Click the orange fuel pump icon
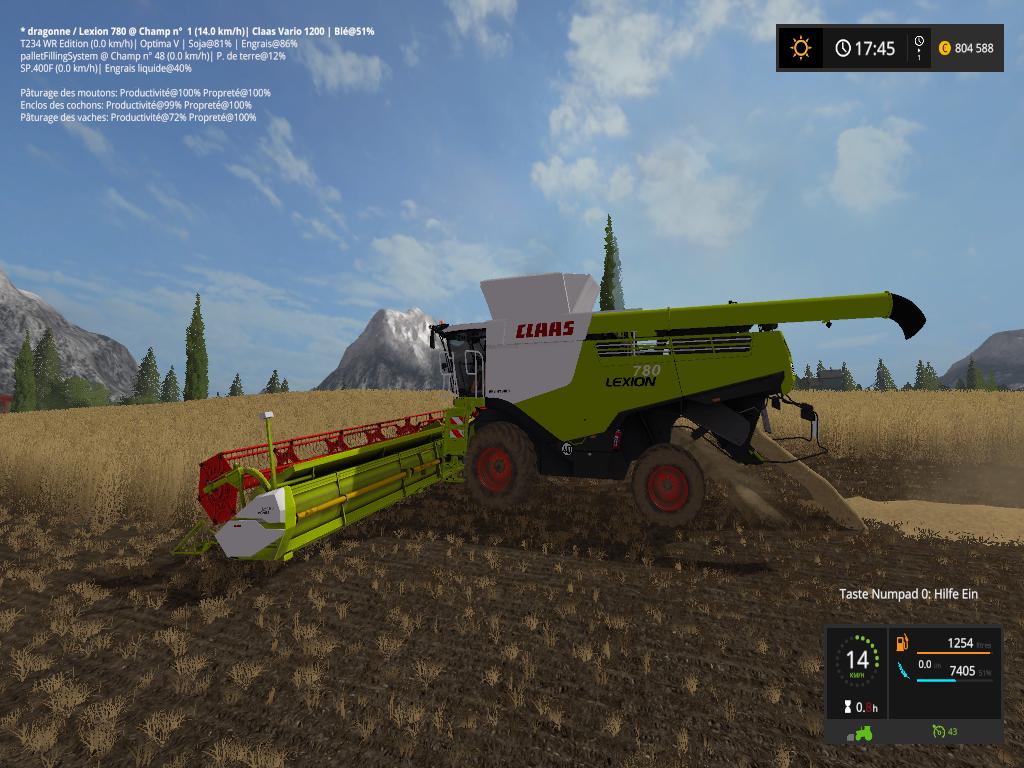The image size is (1024, 768). (903, 643)
